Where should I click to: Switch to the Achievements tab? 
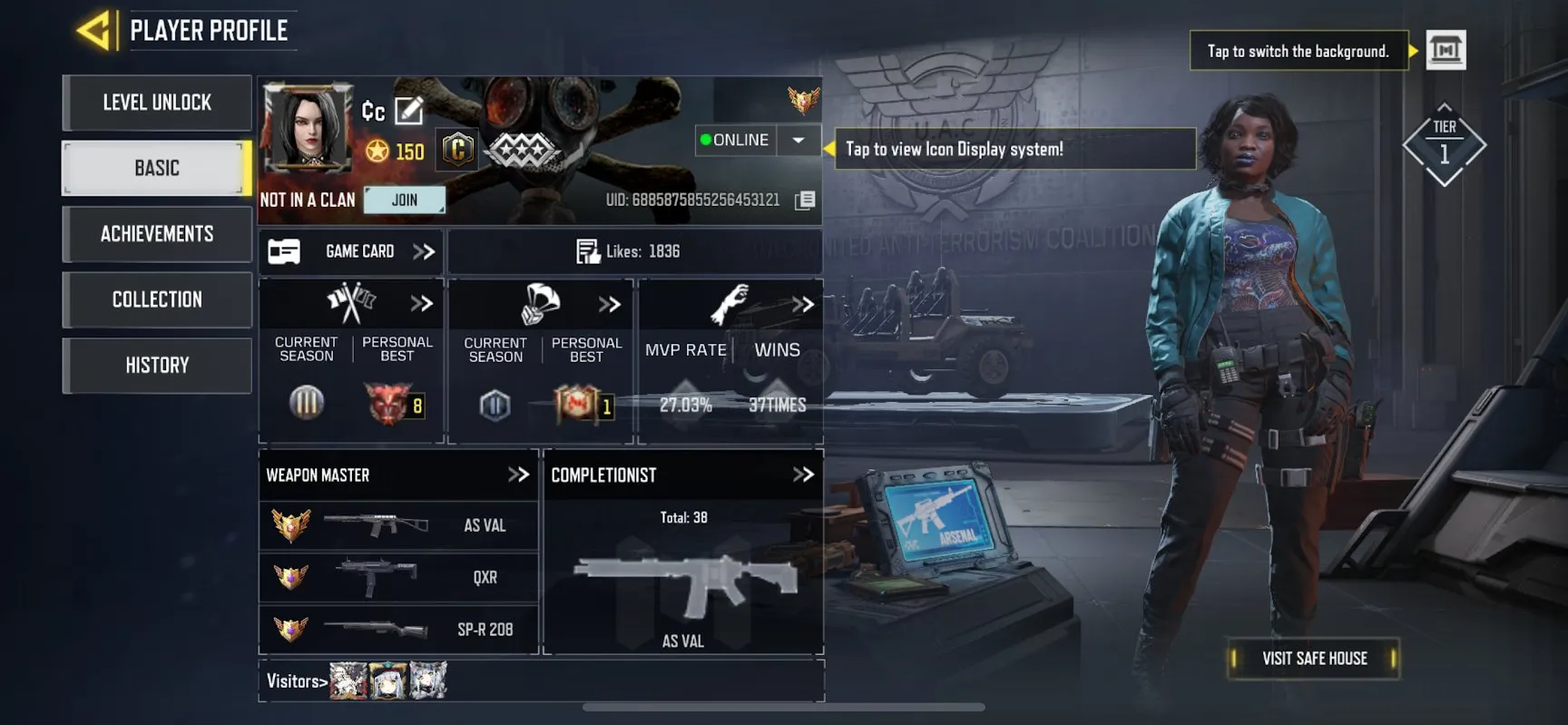tap(156, 233)
